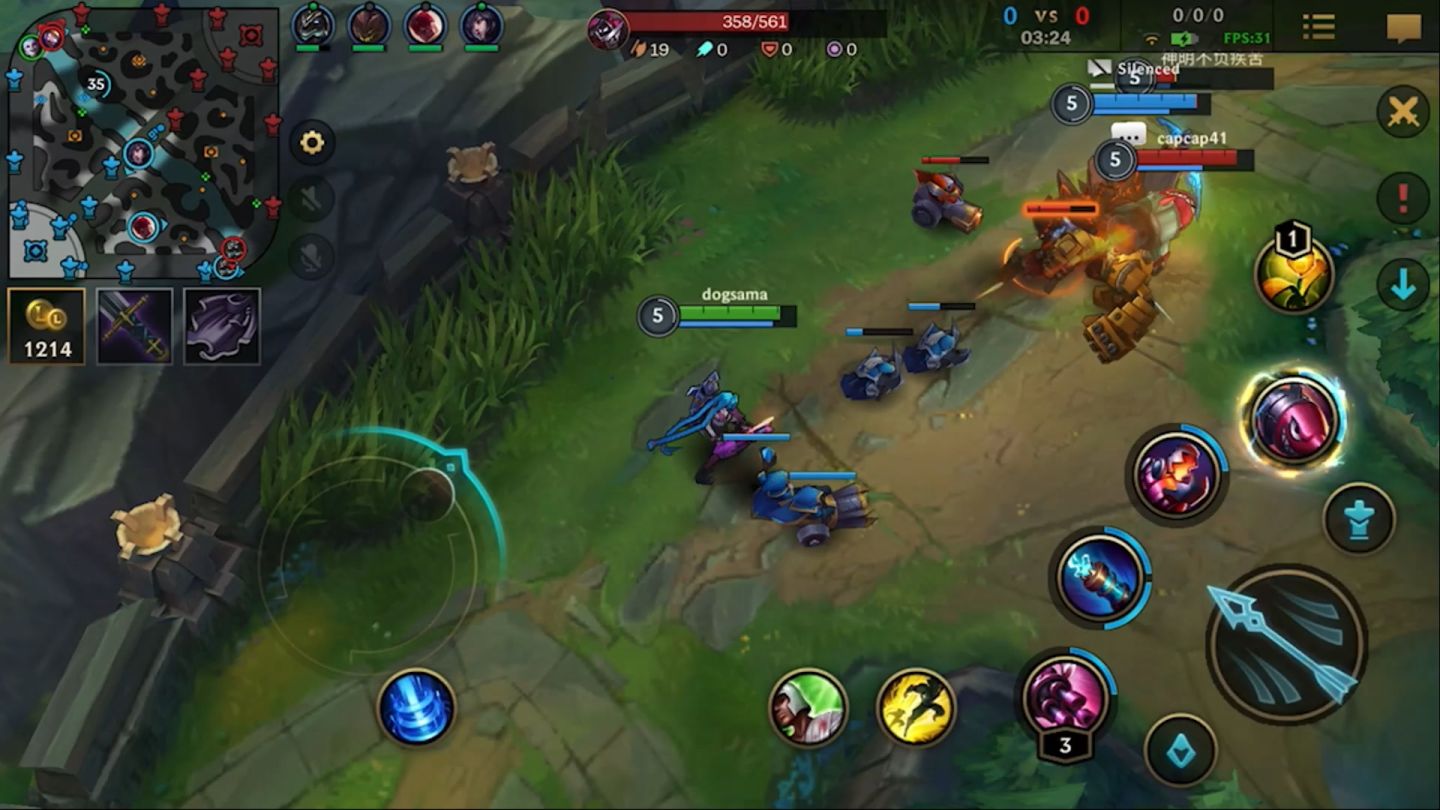This screenshot has height=810, width=1440.
Task: Open the chat speech bubble
Action: coord(1404,27)
